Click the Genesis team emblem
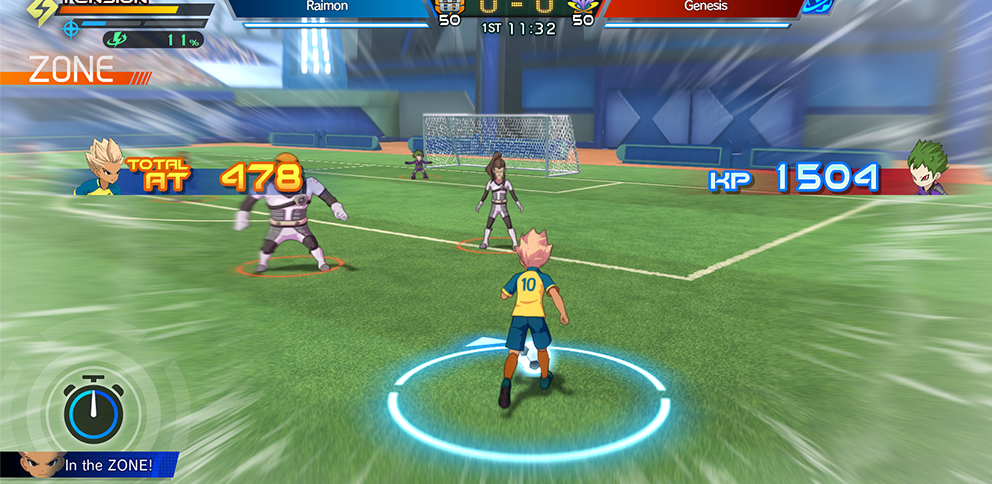This screenshot has height=484, width=992. (581, 8)
